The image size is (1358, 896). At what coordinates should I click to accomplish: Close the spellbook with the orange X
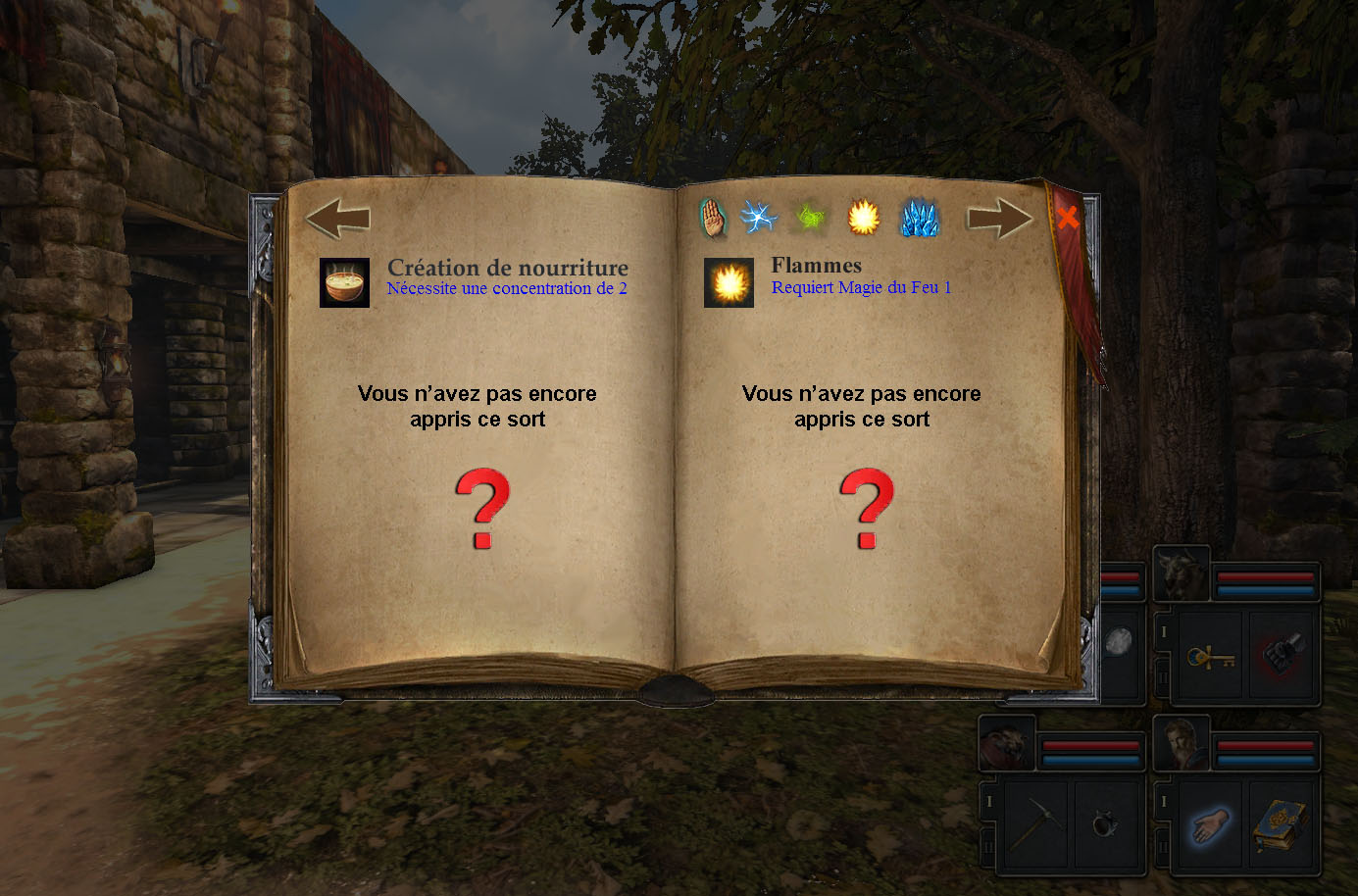tap(1068, 218)
